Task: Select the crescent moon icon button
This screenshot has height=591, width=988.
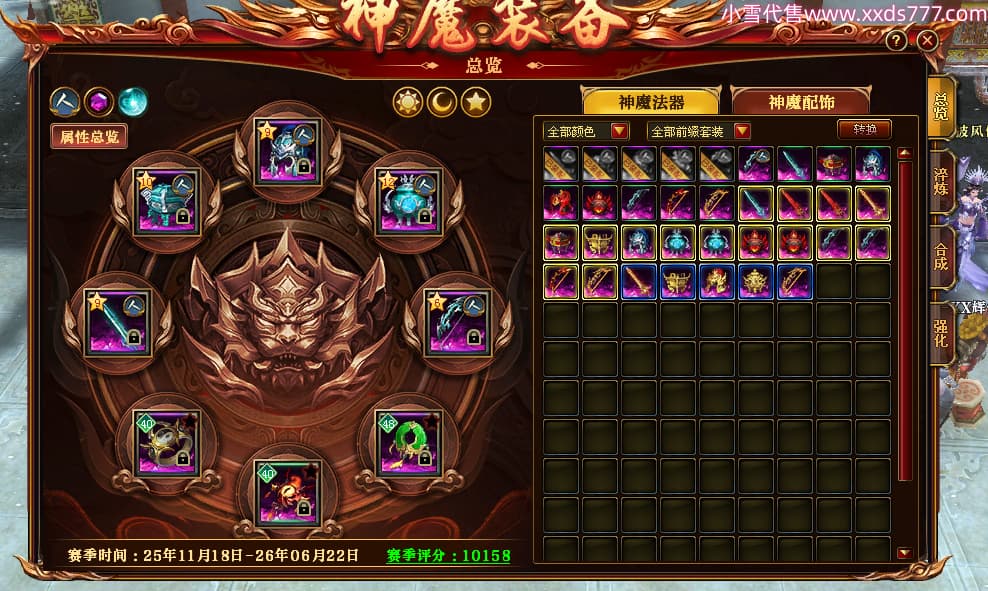Action: tap(442, 101)
